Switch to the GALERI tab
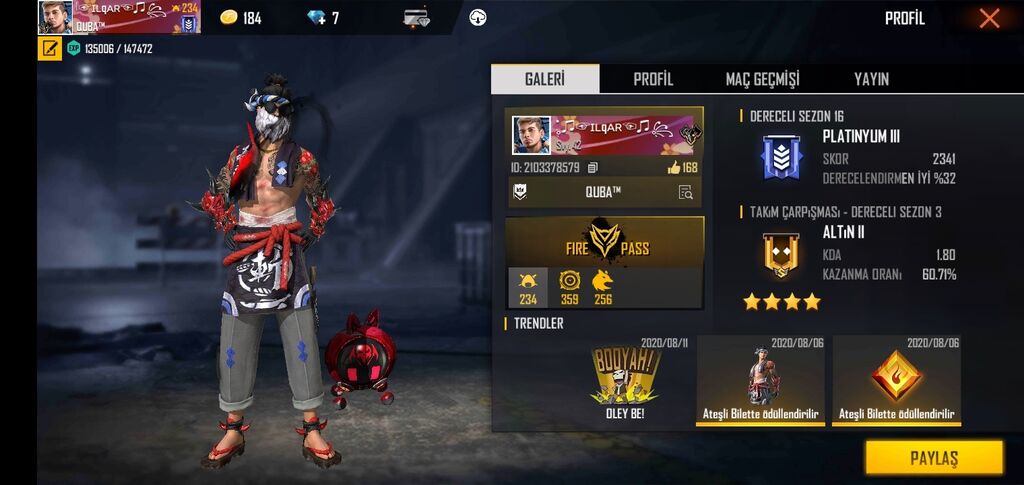The width and height of the screenshot is (1024, 485). point(545,79)
